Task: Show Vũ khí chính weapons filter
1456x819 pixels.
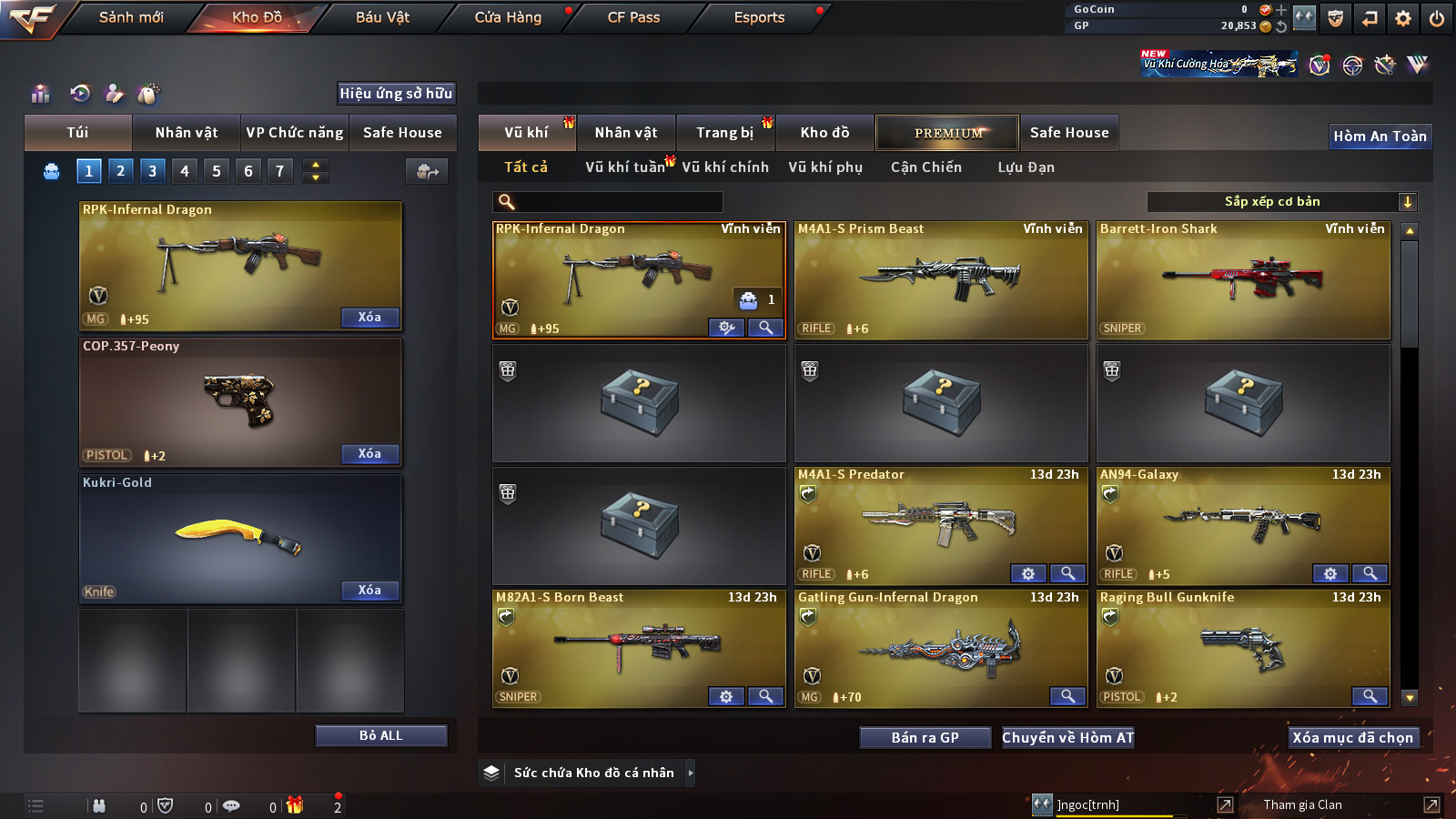Action: coord(725,167)
